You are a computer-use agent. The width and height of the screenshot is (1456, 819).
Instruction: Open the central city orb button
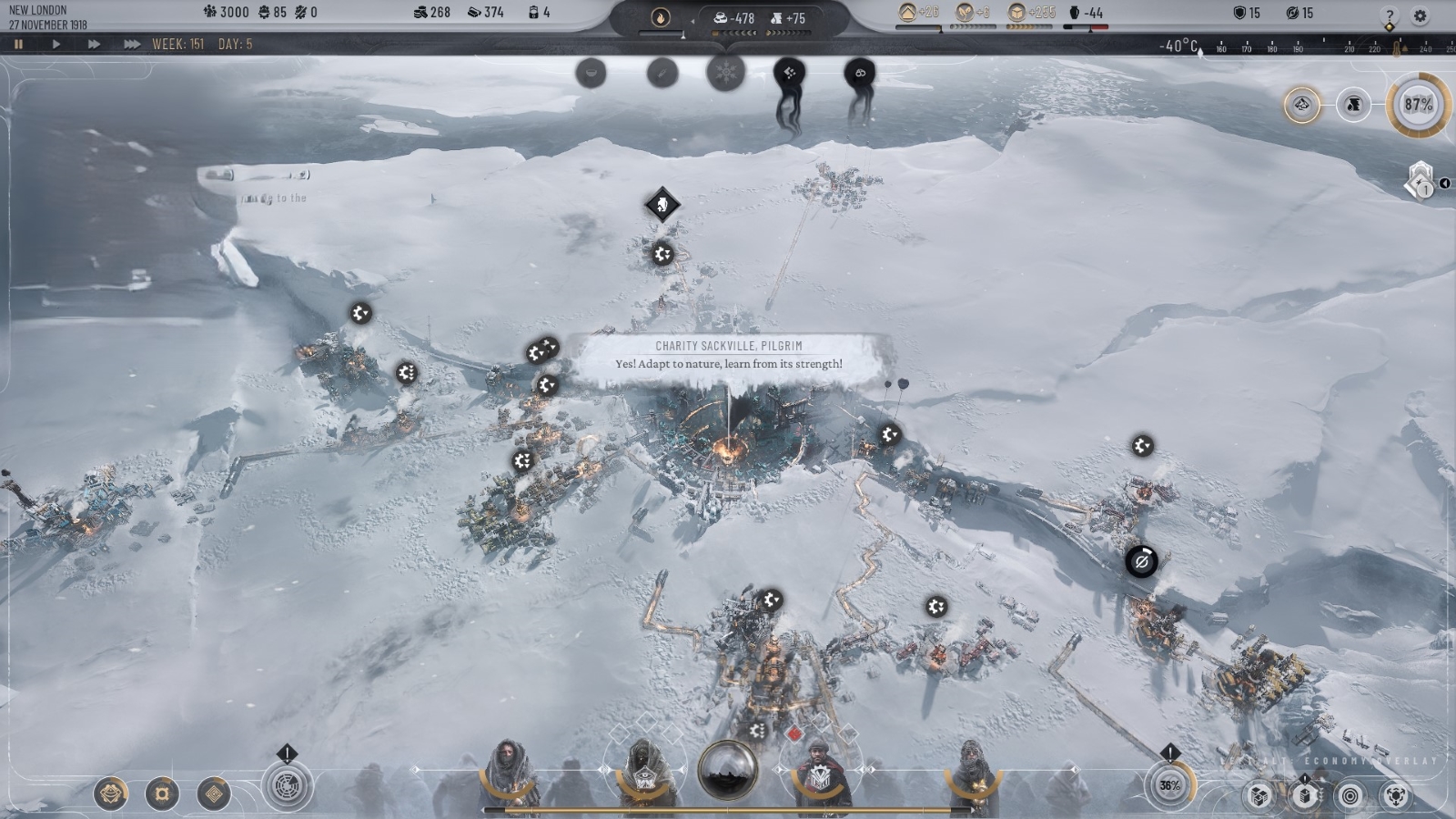[x=727, y=770]
